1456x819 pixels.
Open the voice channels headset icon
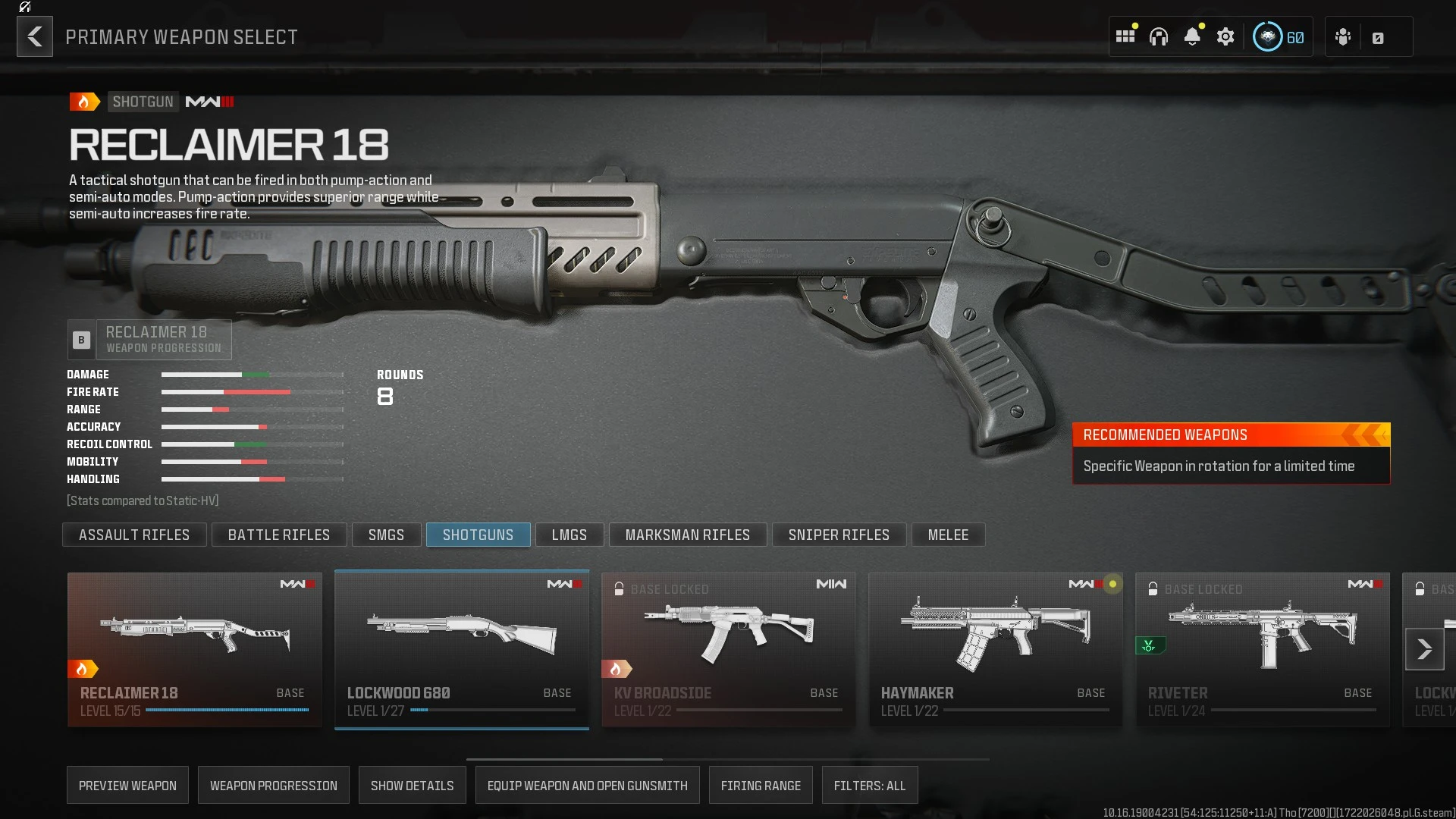point(1159,36)
